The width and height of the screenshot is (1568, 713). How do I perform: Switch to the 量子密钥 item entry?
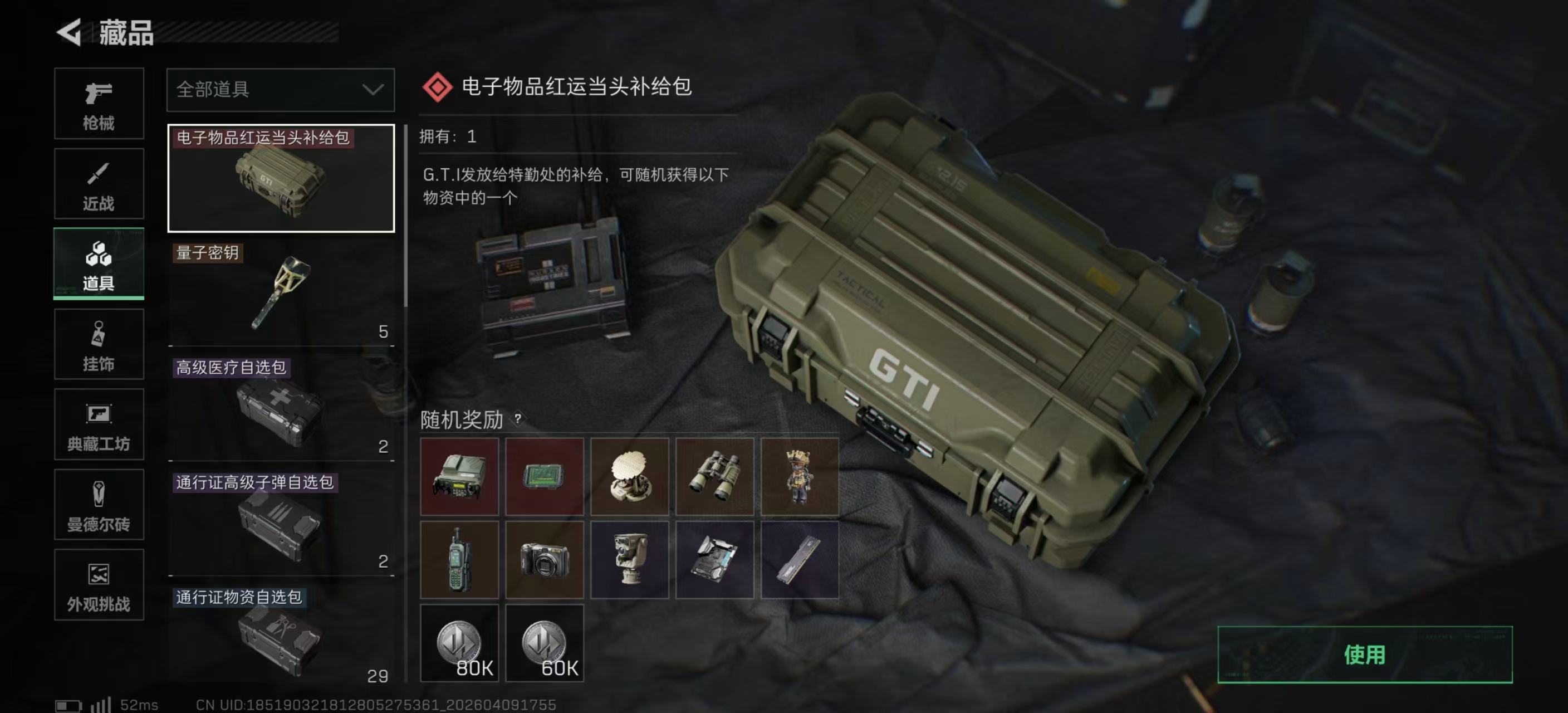click(280, 292)
